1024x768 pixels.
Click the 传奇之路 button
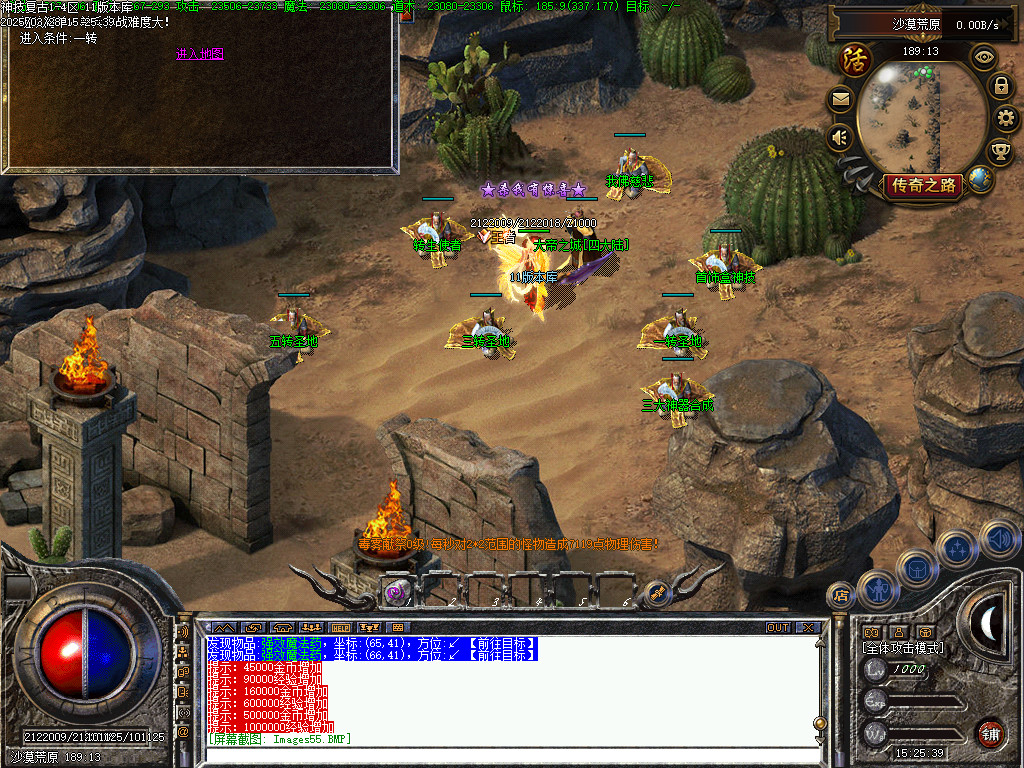click(x=922, y=185)
